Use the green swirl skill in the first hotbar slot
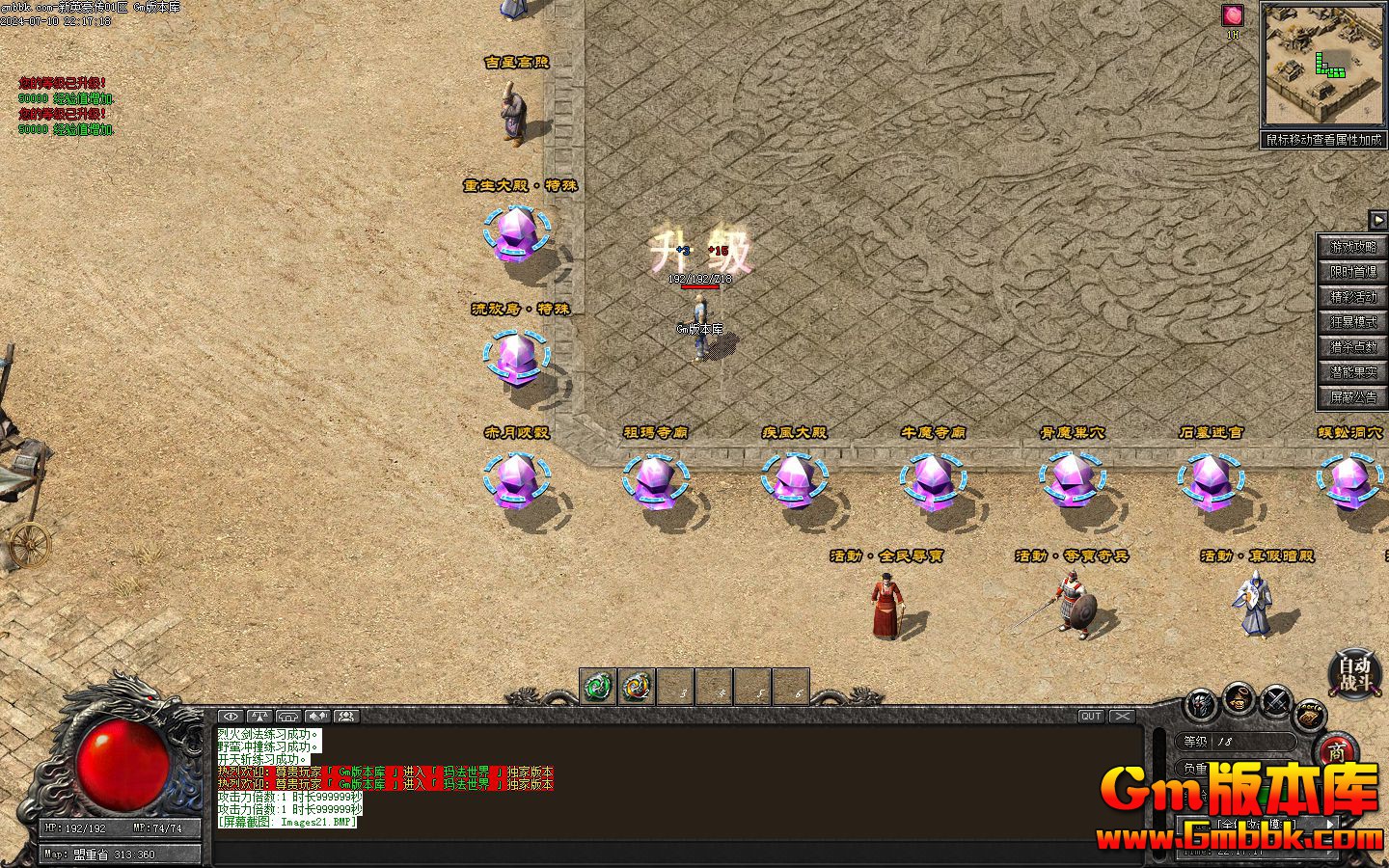Image resolution: width=1389 pixels, height=868 pixels. coord(598,687)
